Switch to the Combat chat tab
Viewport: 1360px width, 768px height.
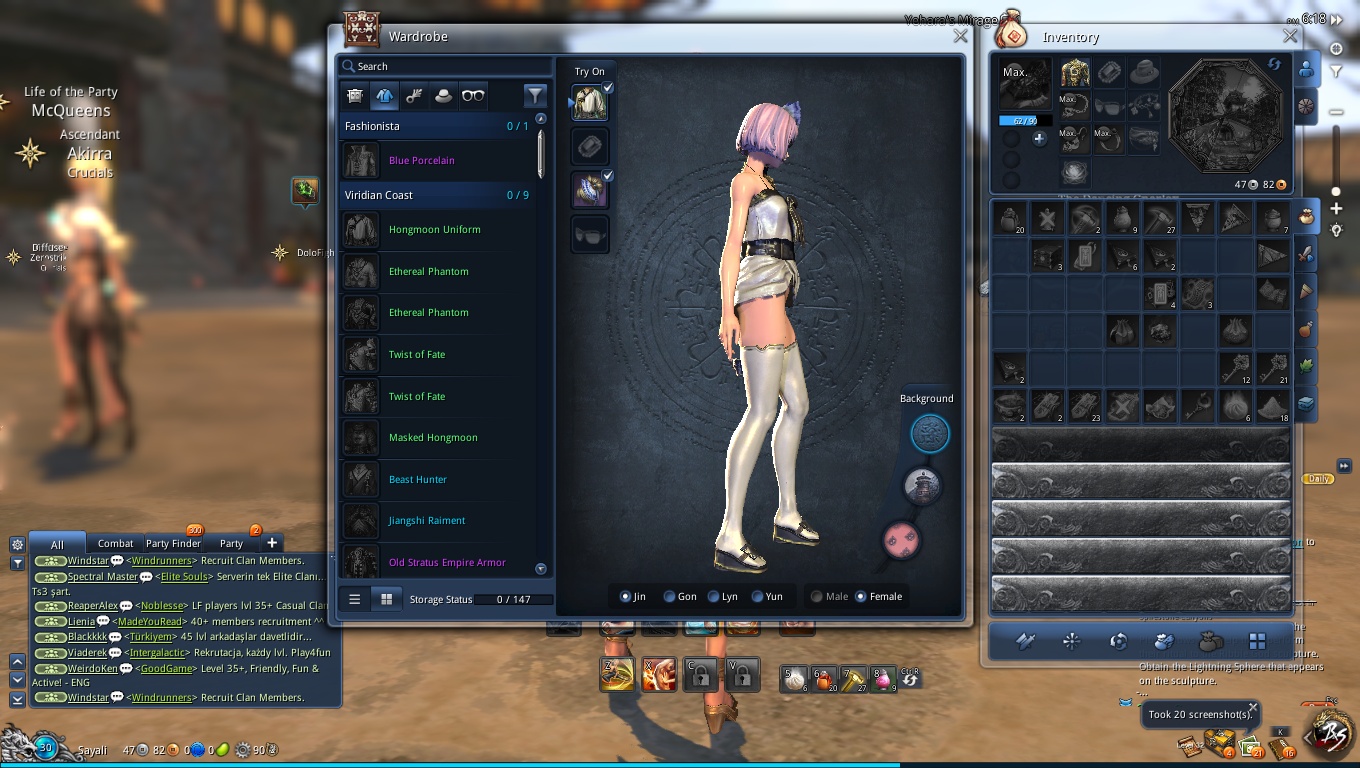[x=115, y=543]
